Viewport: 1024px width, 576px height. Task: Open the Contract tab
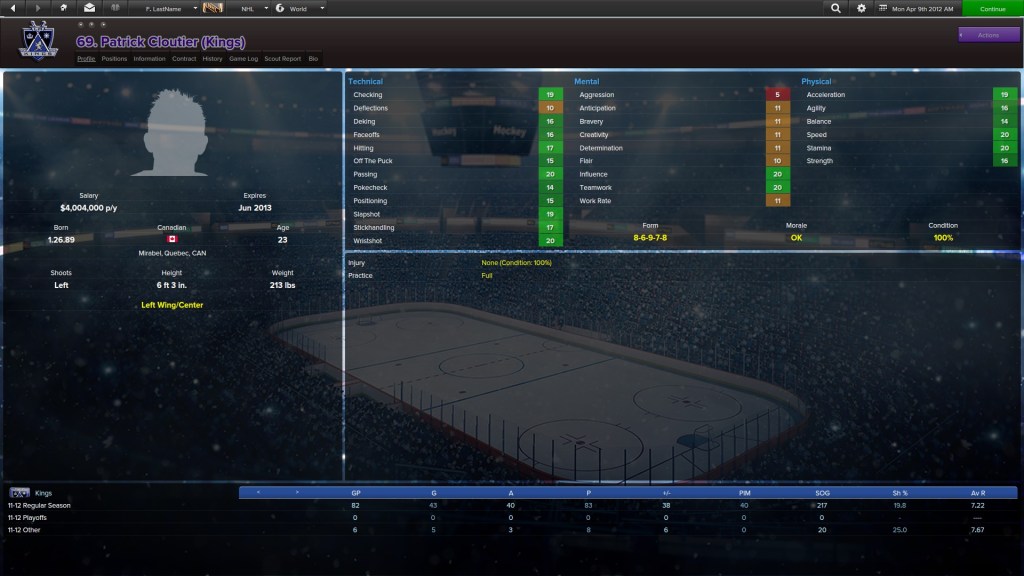click(x=184, y=59)
